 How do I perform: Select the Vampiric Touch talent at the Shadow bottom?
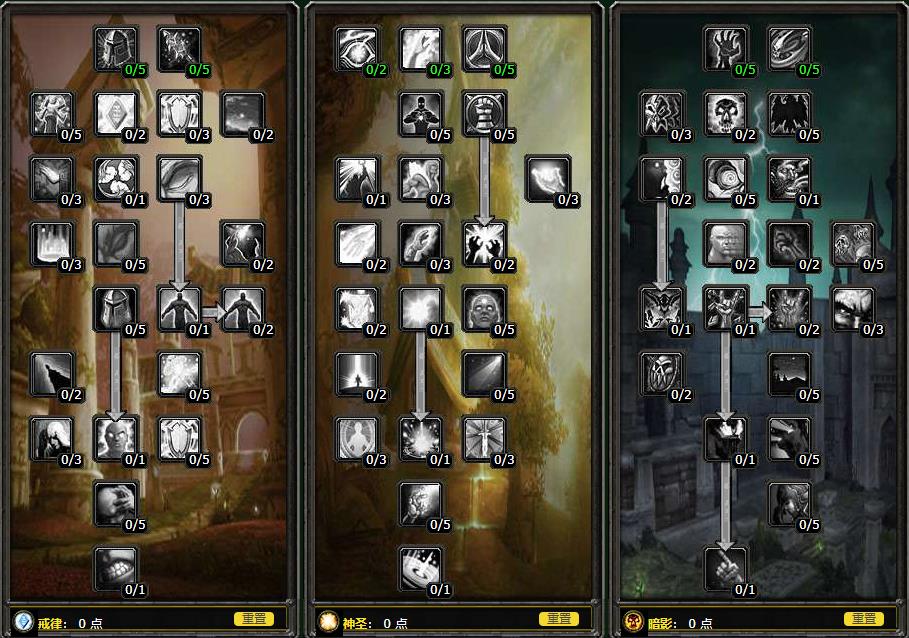(726, 567)
